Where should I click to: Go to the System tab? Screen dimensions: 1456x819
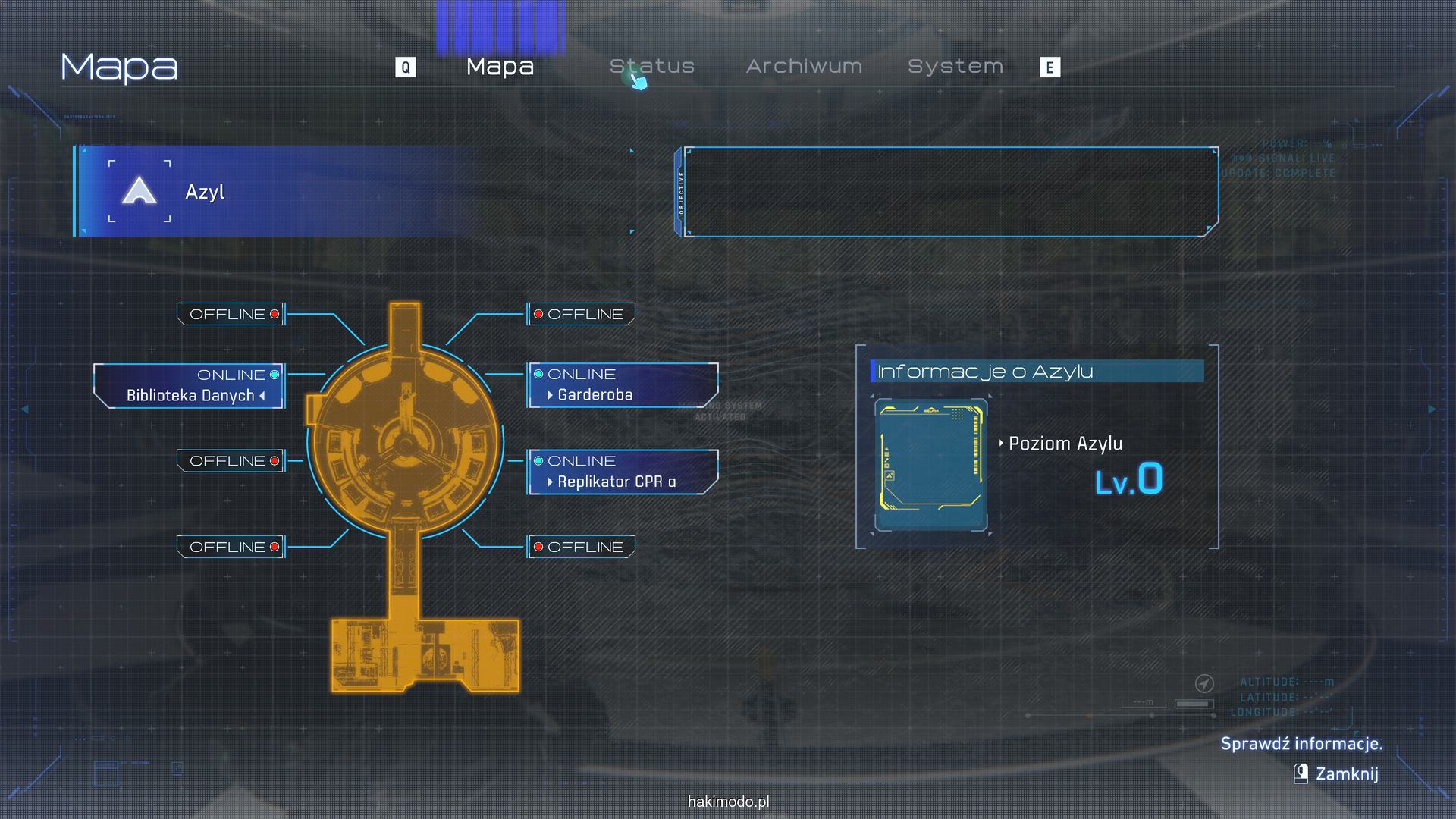[x=955, y=67]
